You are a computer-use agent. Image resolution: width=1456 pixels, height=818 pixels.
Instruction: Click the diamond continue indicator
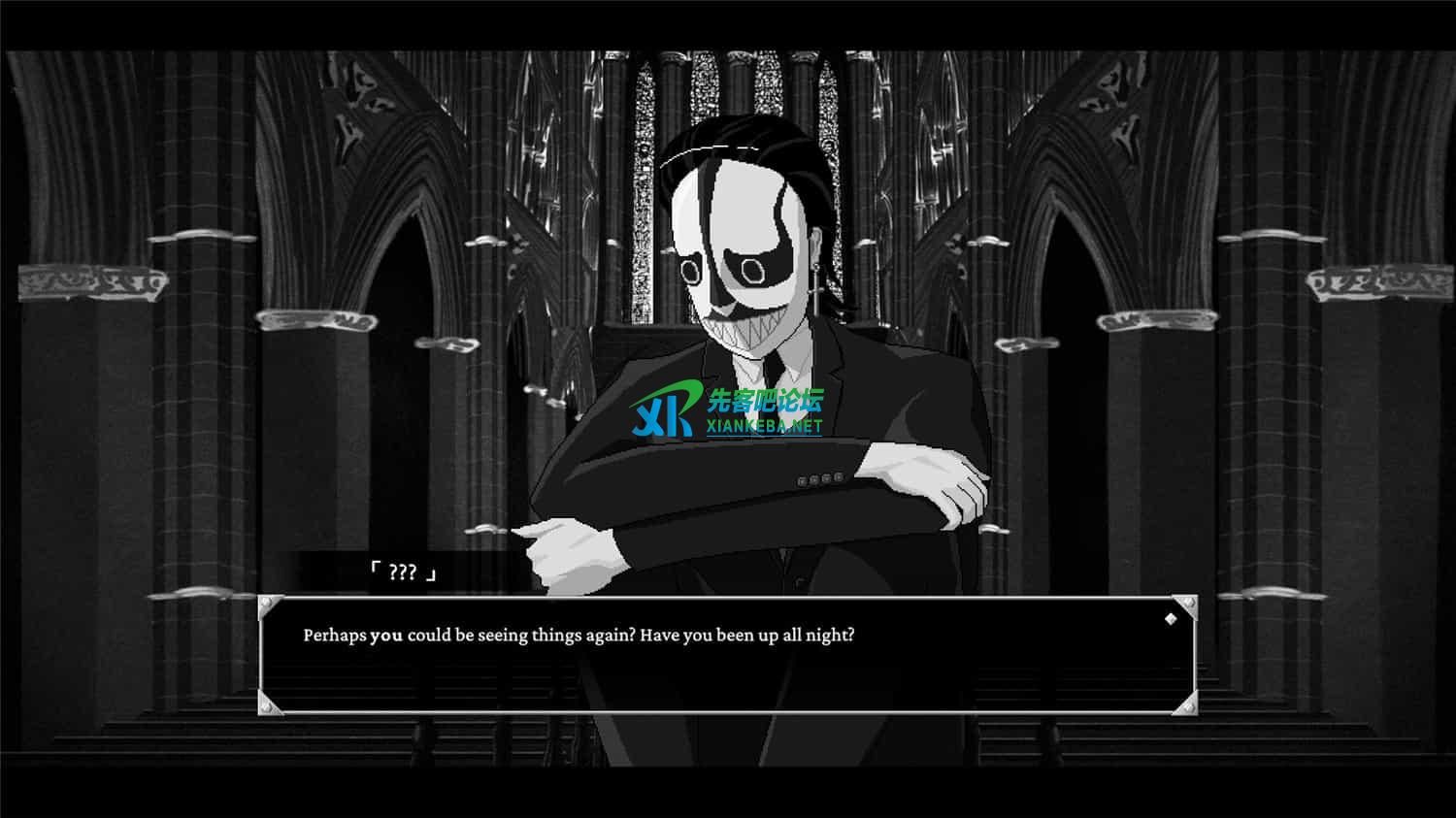1171,619
